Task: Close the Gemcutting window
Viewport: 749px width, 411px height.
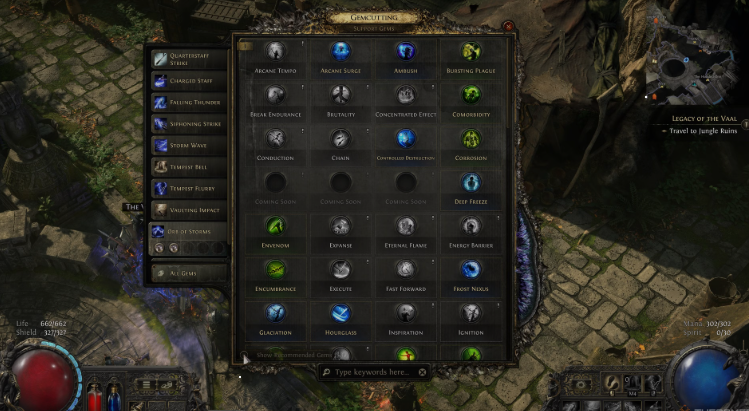Action: click(x=508, y=27)
